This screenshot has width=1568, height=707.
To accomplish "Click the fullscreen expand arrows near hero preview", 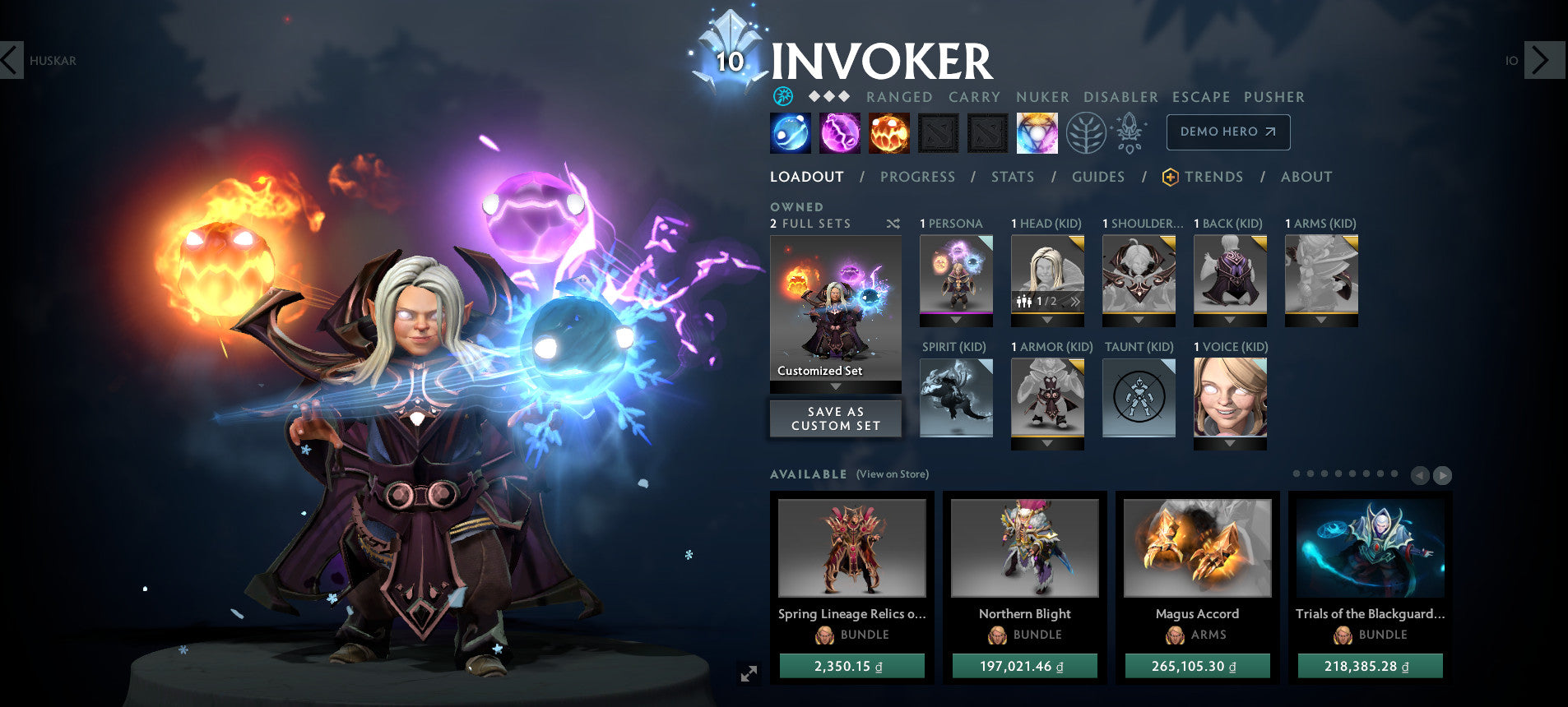I will pos(747,674).
